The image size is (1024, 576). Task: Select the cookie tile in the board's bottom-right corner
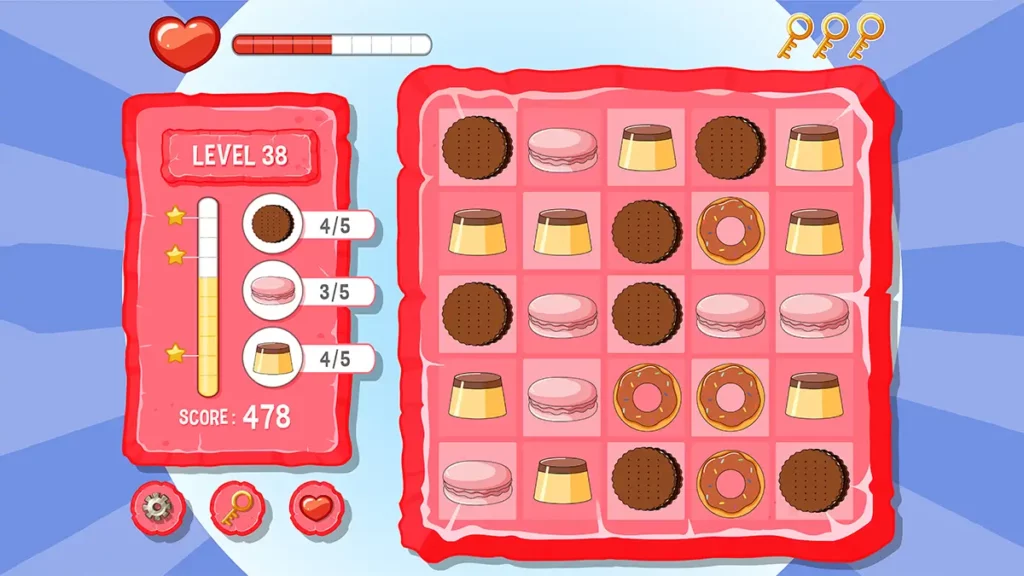coord(812,481)
